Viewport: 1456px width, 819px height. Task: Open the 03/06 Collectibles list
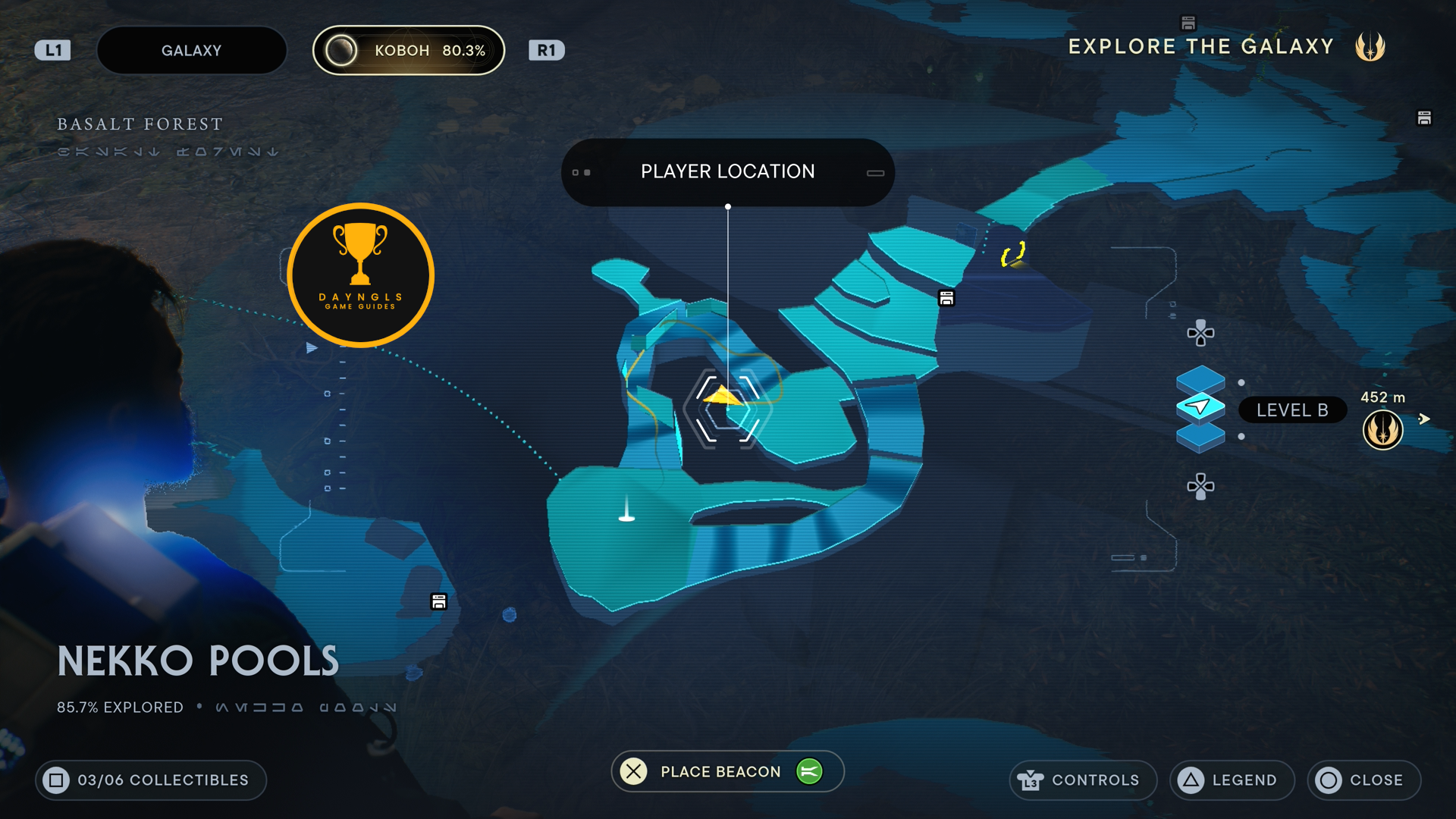(151, 780)
